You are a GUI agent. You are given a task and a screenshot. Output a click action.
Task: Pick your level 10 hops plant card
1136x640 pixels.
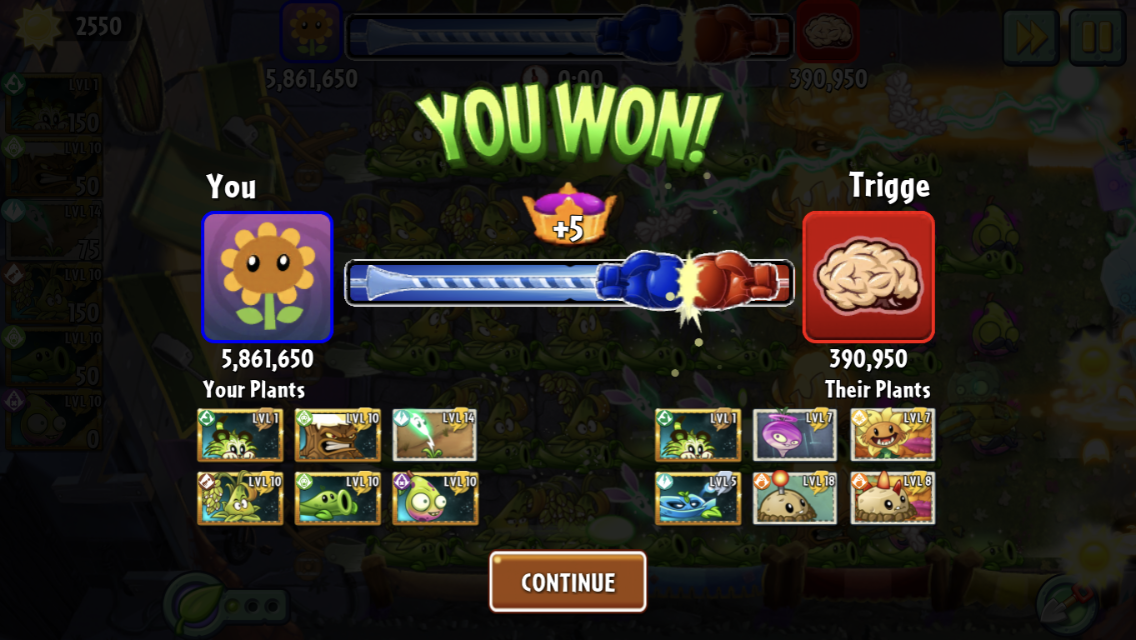(x=240, y=498)
